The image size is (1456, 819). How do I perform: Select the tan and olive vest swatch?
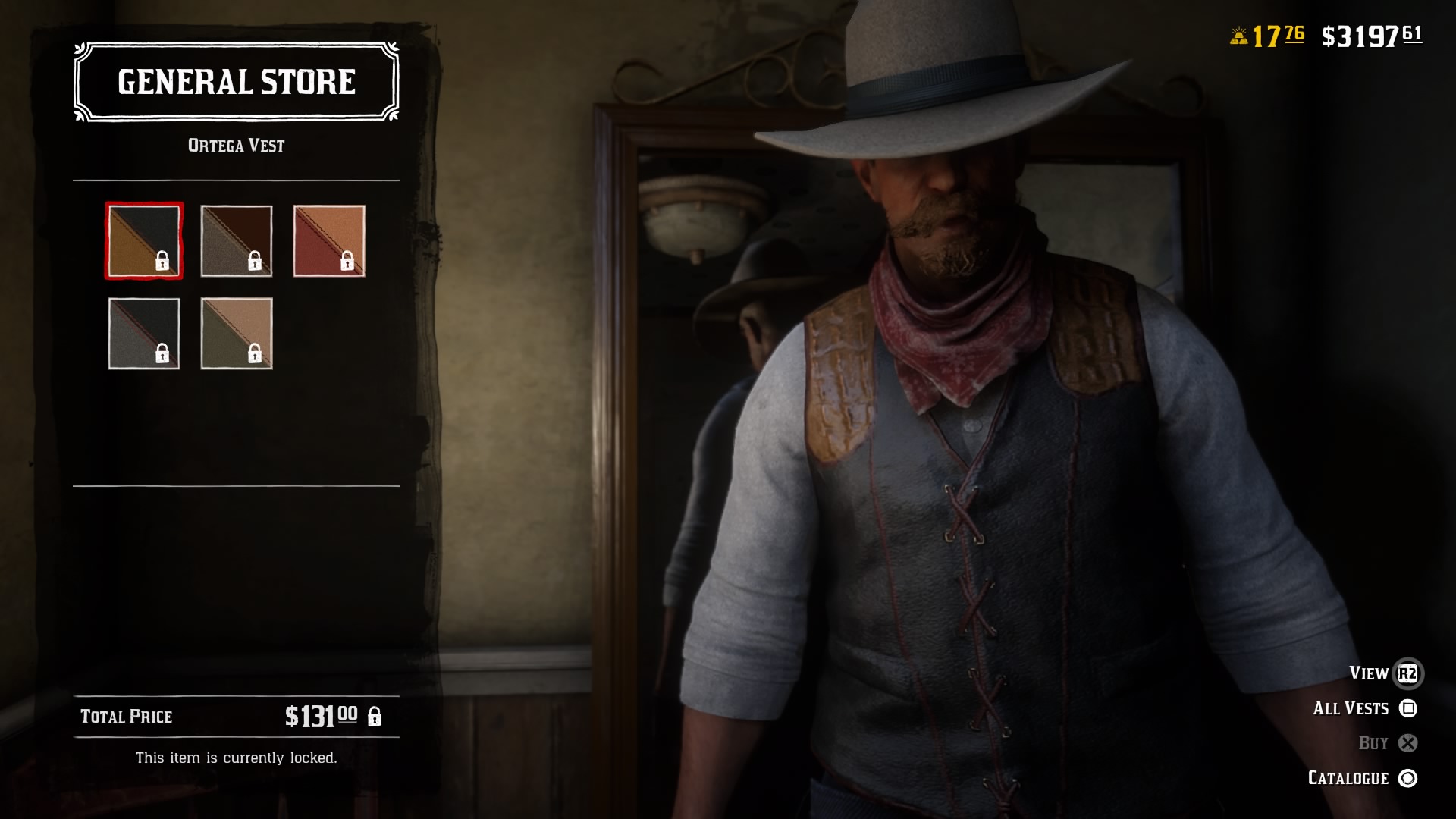[237, 334]
